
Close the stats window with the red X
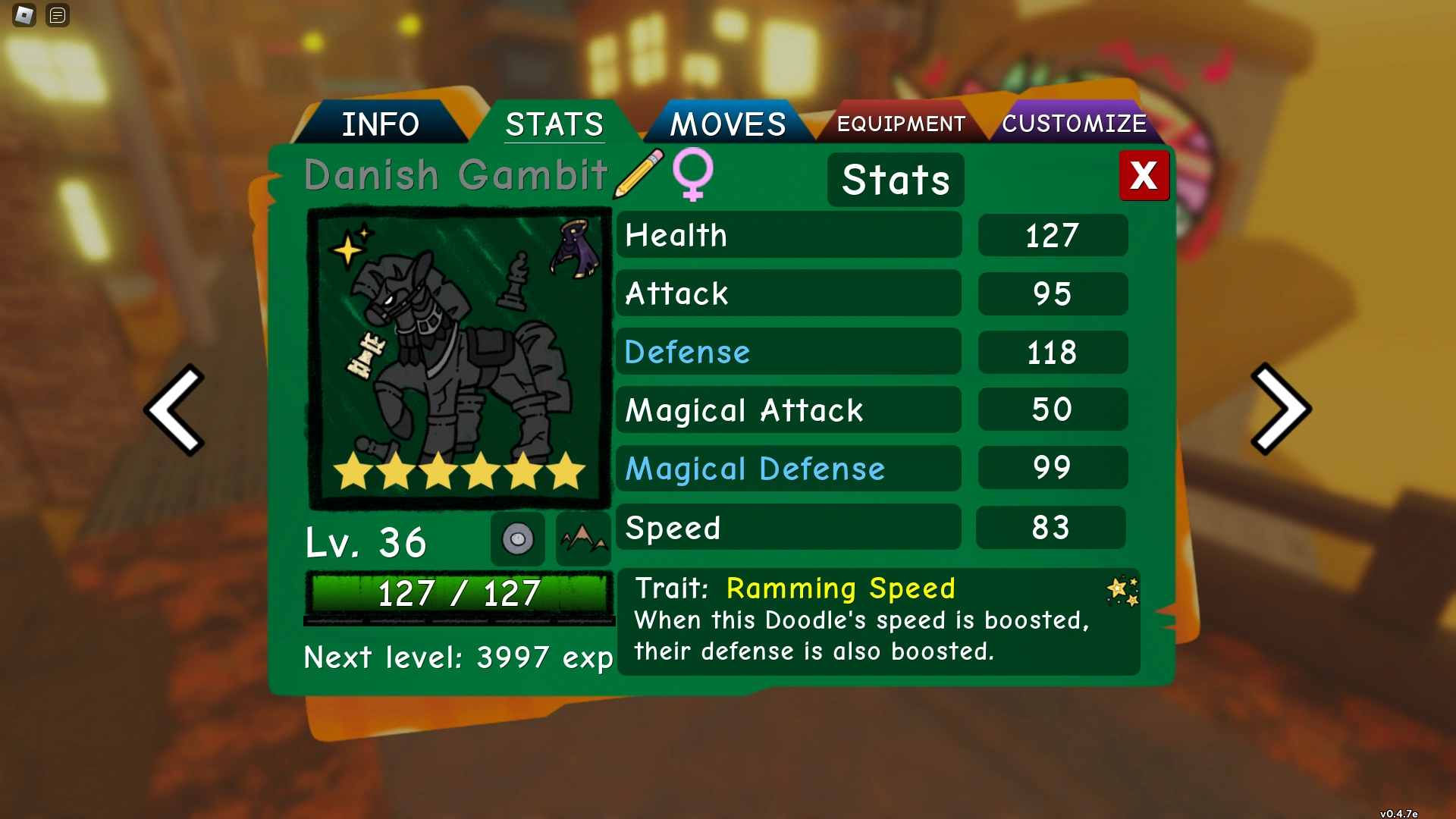click(1144, 175)
